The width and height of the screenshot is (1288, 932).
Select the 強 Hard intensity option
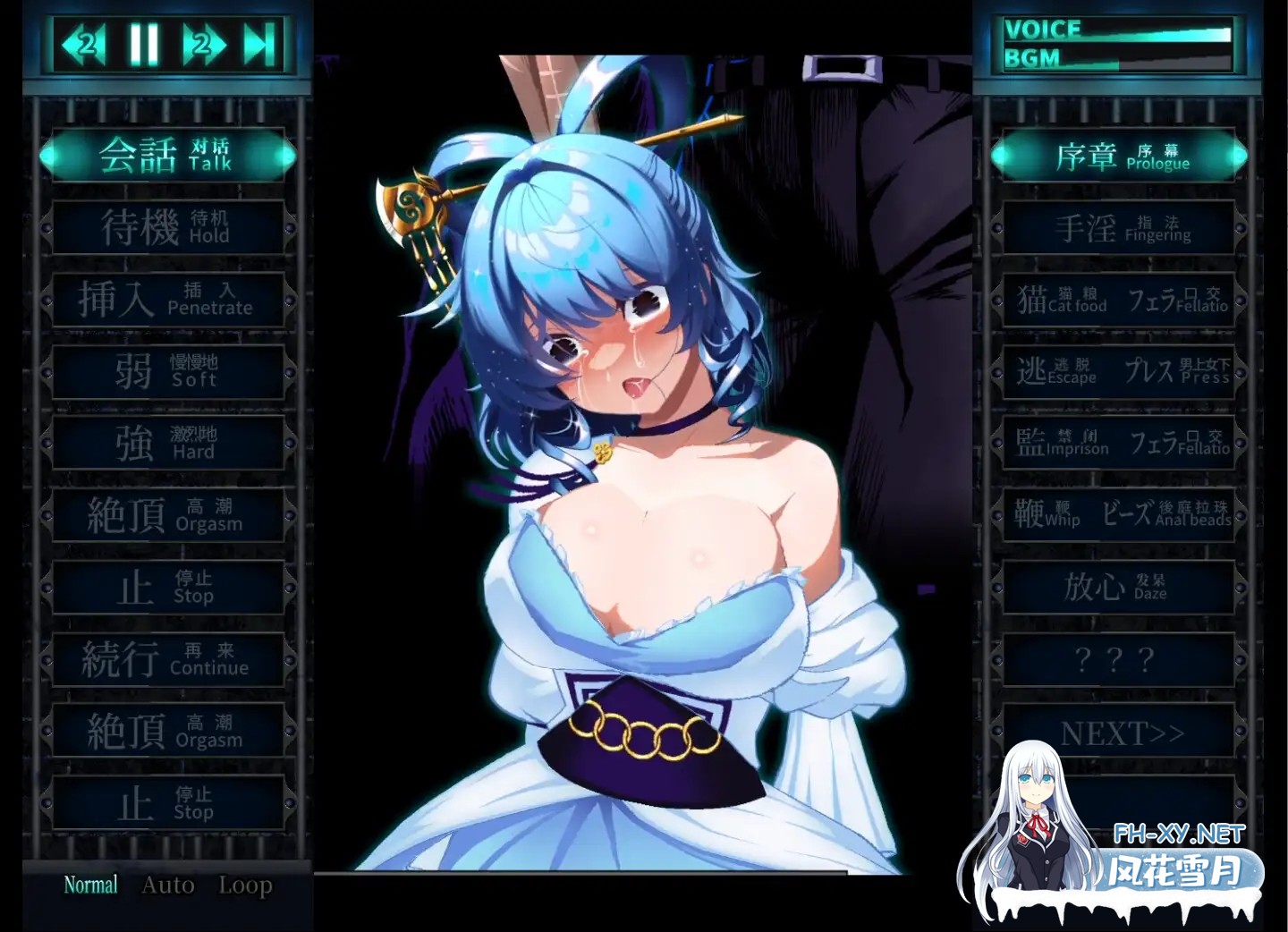pos(168,443)
